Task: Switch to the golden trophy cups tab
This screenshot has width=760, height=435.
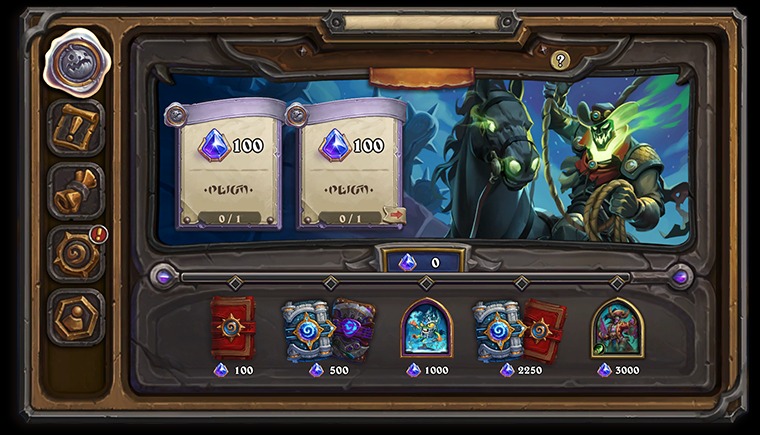Action: (76, 190)
